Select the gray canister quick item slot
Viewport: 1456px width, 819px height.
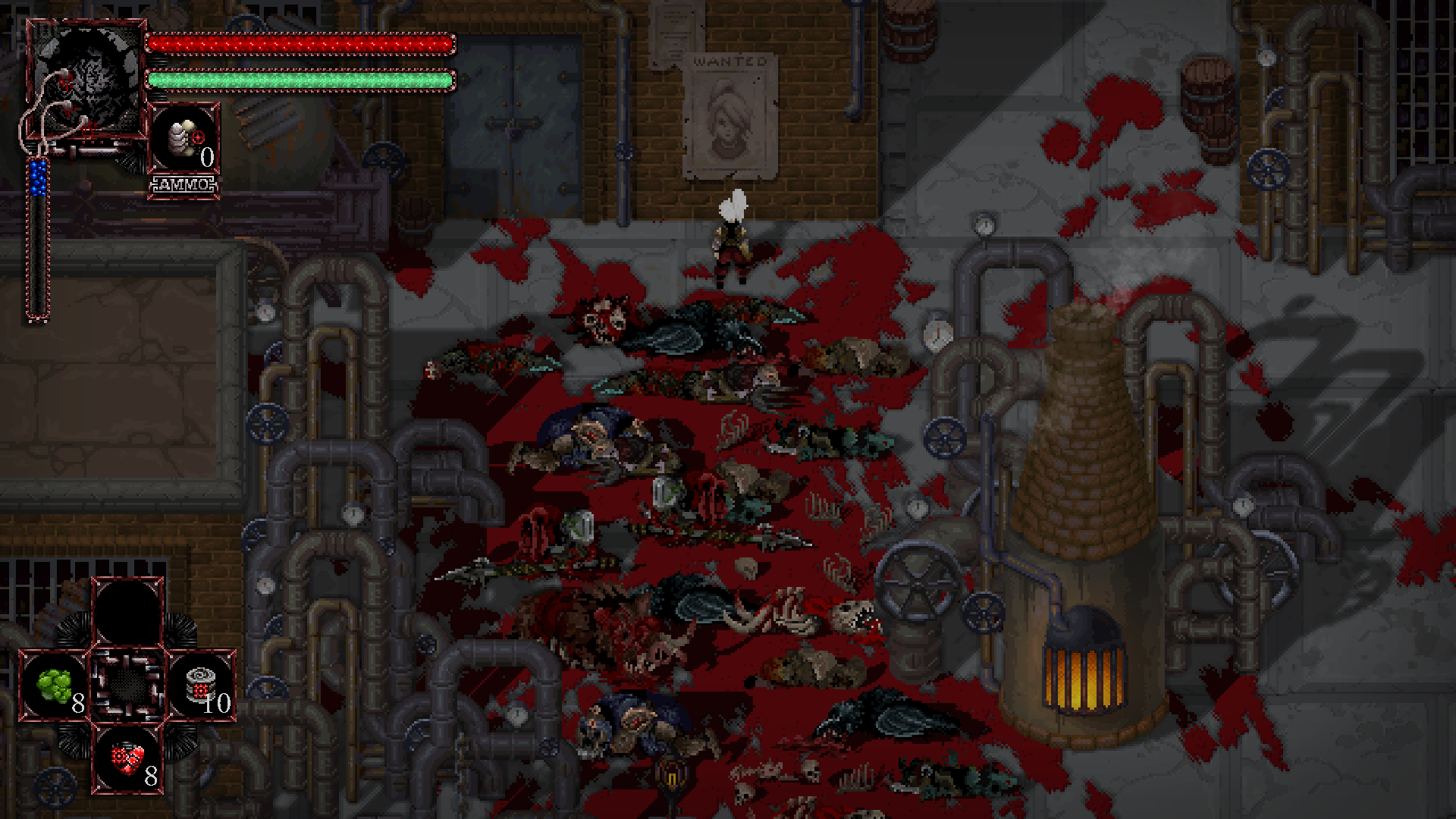point(202,686)
